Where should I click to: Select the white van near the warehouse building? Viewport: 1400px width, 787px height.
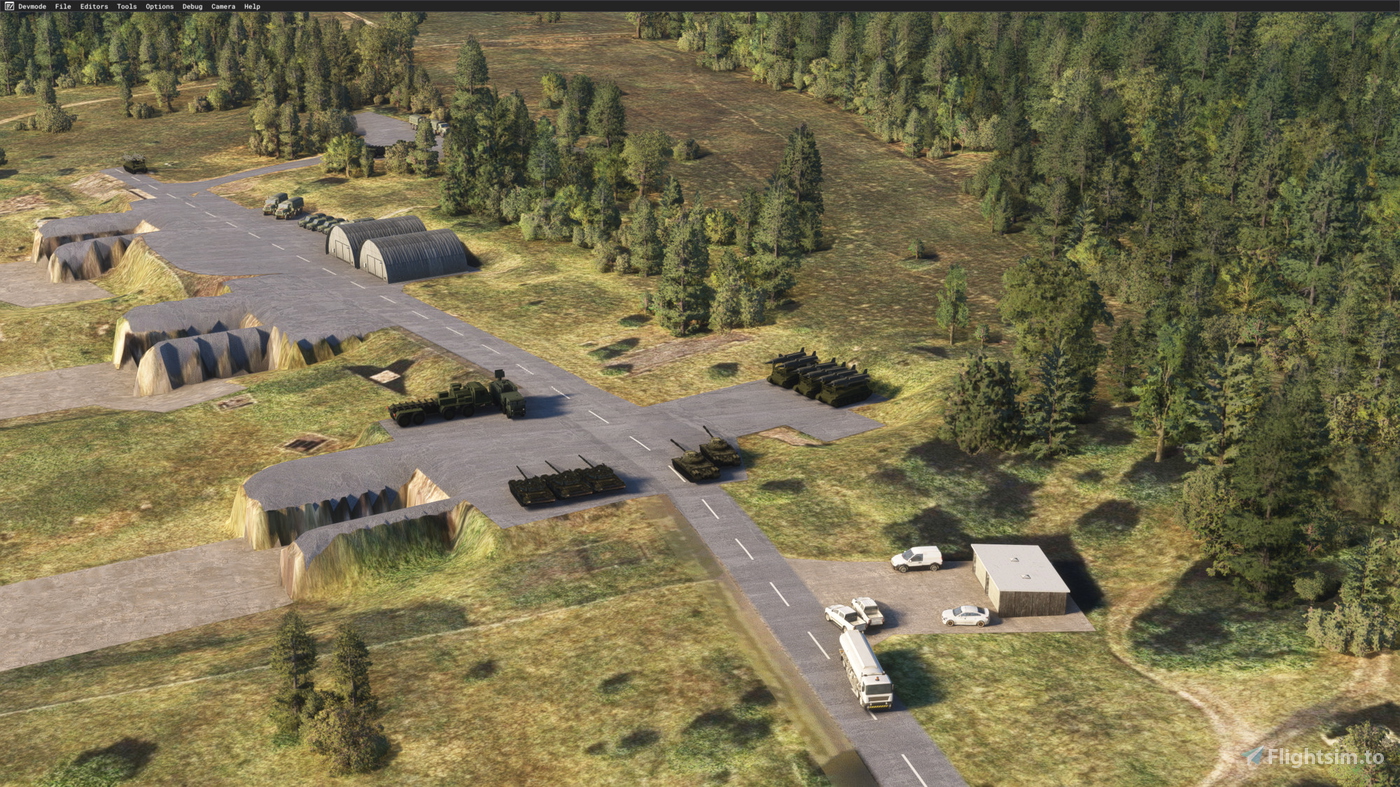point(915,558)
